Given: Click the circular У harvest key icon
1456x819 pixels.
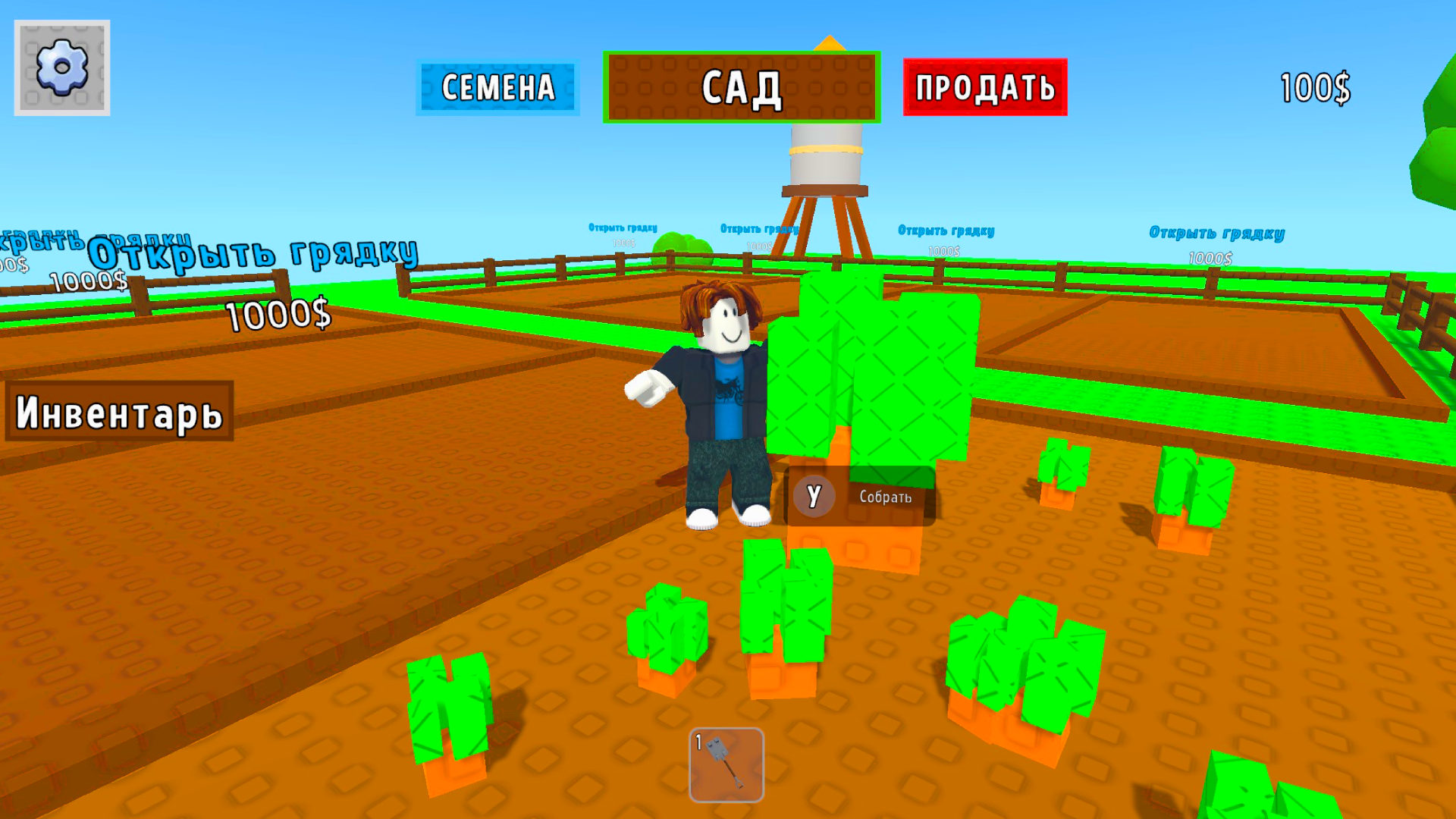Looking at the screenshot, I should click(x=814, y=497).
